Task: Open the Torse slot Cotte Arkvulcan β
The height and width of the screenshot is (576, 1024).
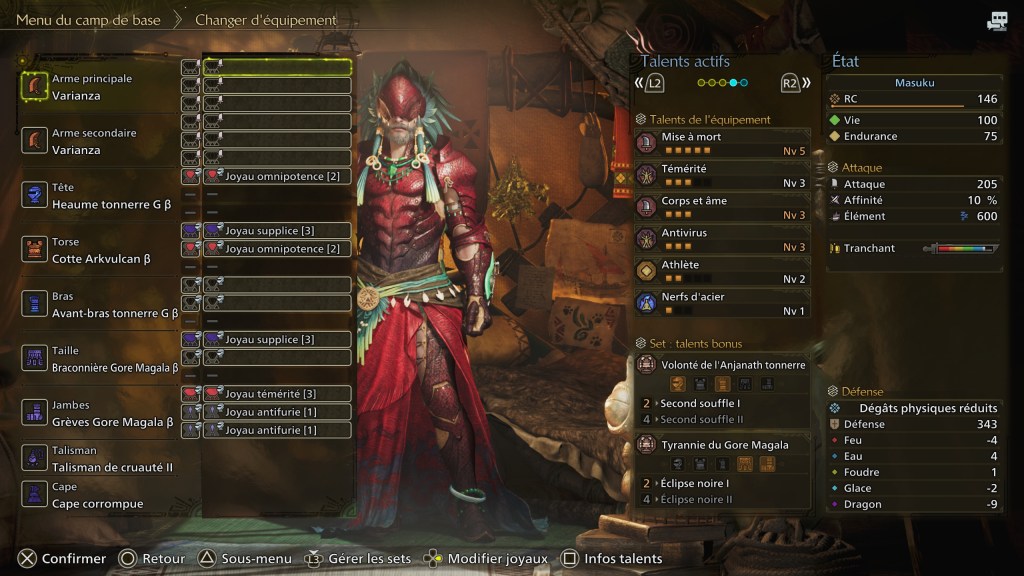Action: coord(100,250)
